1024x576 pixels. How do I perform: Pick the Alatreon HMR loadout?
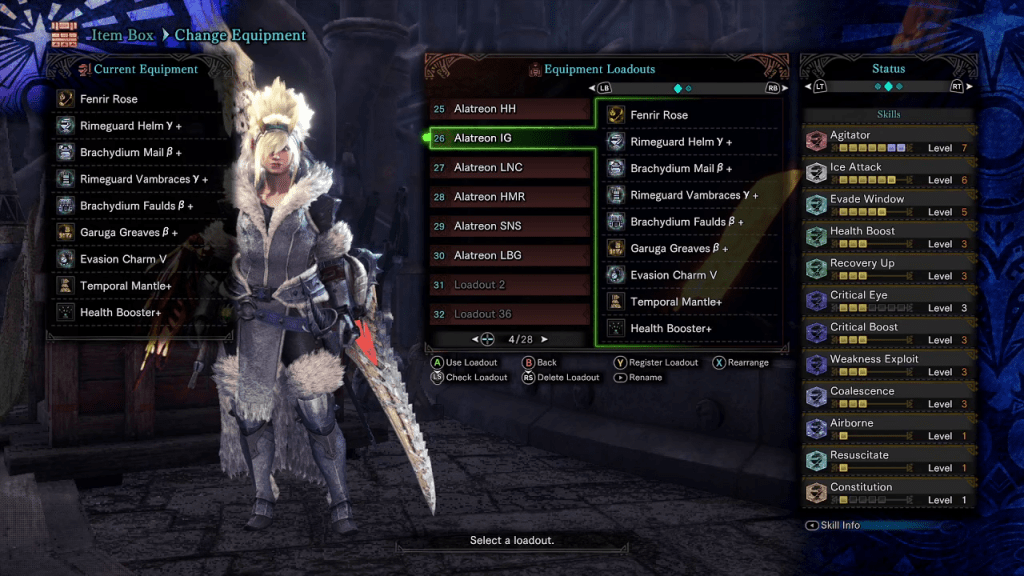[510, 197]
